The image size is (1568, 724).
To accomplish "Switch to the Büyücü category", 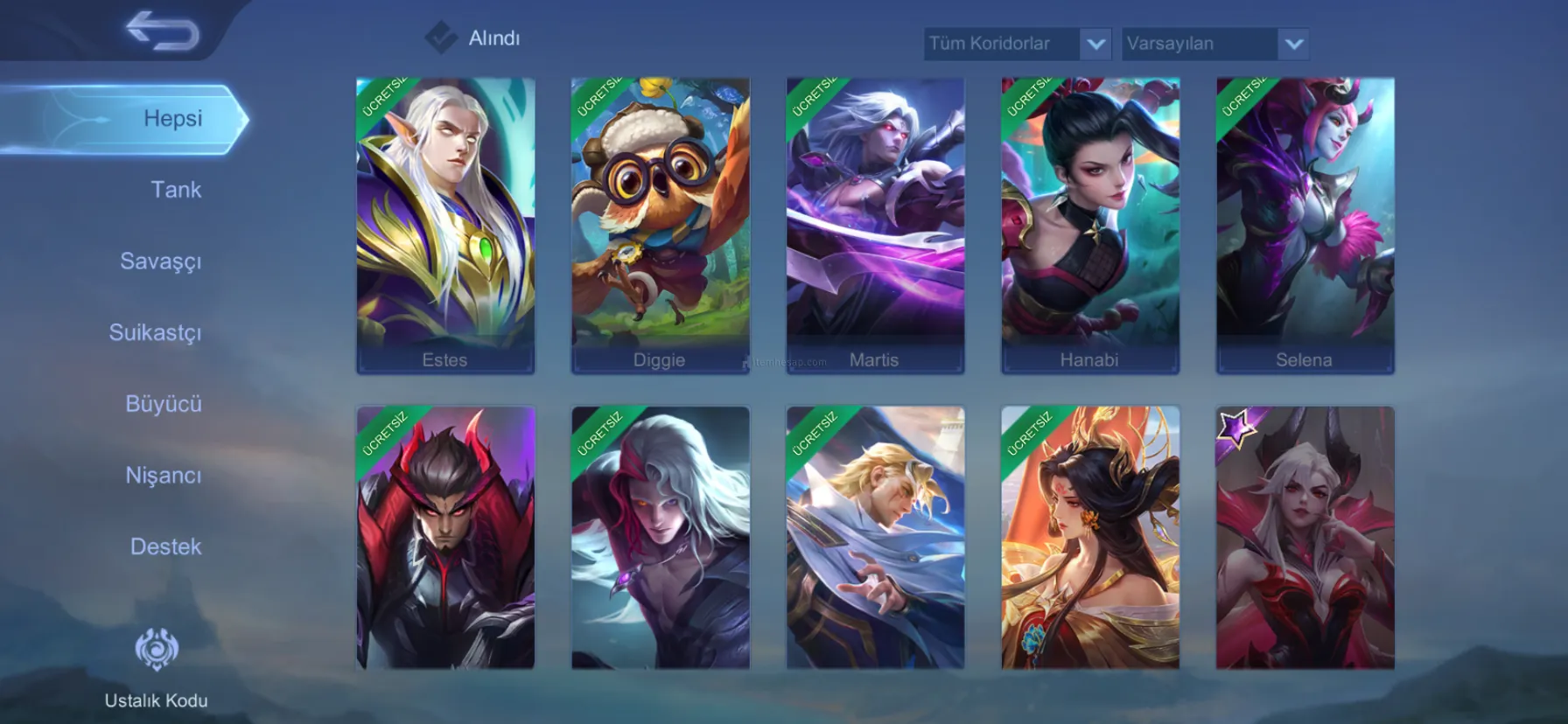I will point(164,404).
